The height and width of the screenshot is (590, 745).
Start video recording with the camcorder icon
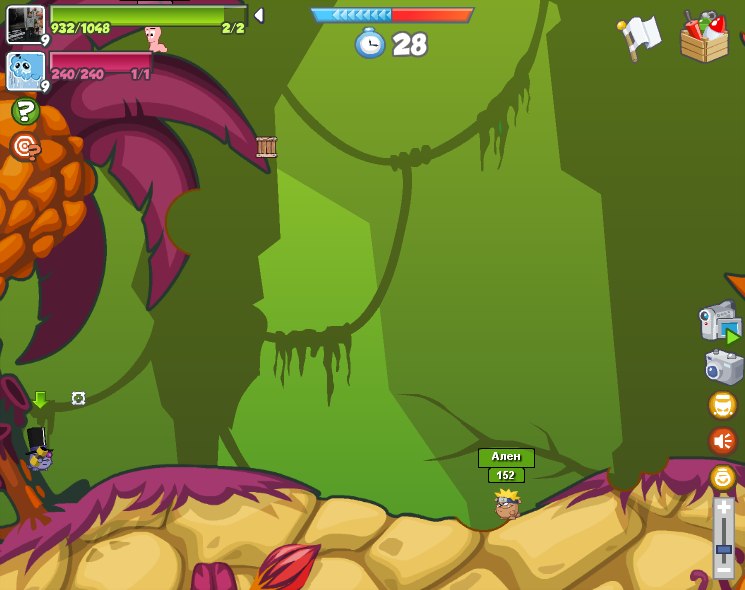click(720, 322)
